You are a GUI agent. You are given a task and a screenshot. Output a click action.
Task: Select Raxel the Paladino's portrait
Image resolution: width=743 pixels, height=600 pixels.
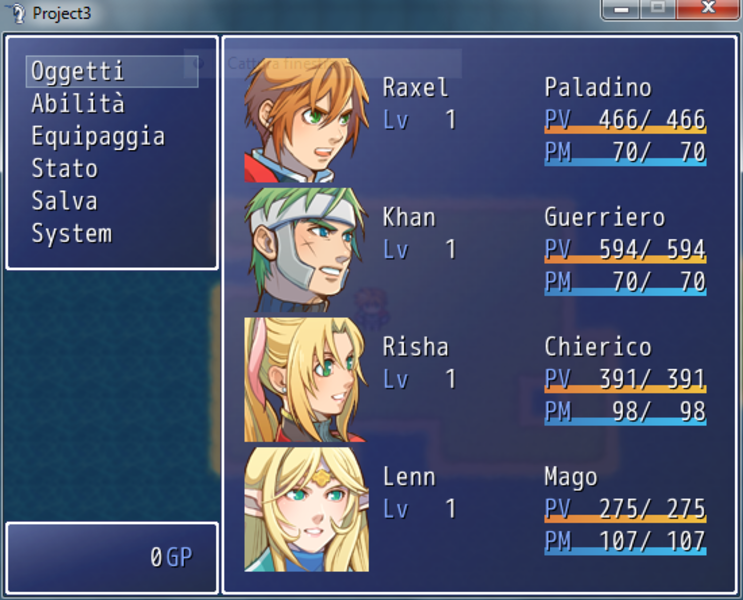coord(306,120)
